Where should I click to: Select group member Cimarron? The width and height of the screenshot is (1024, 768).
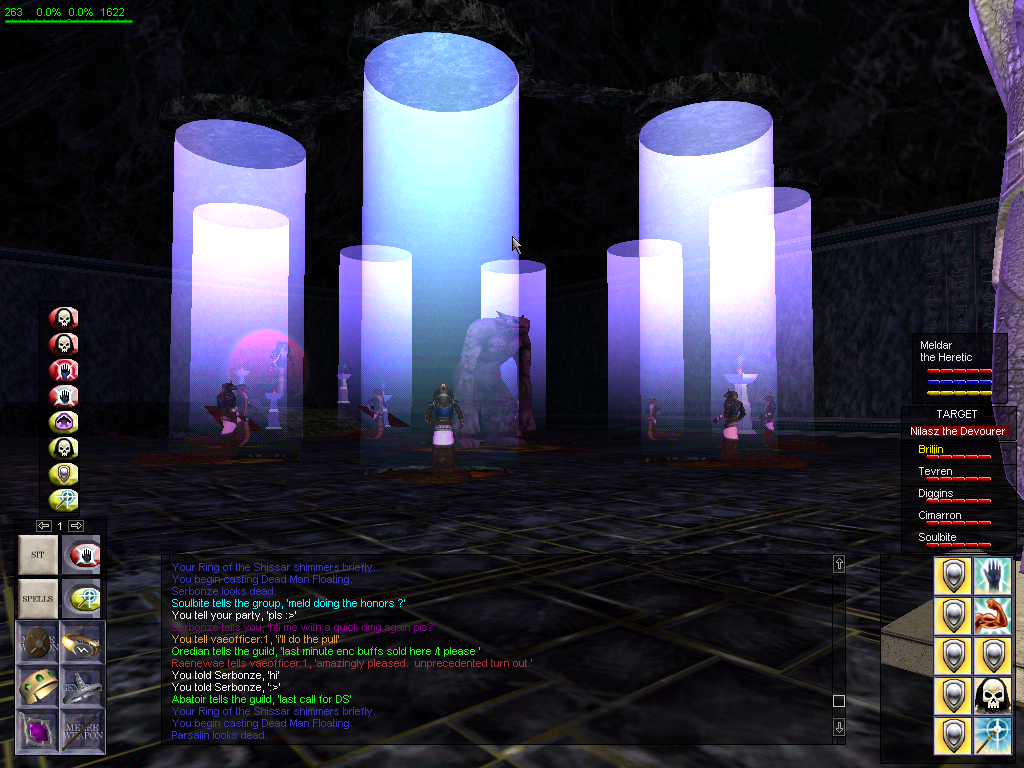click(939, 516)
